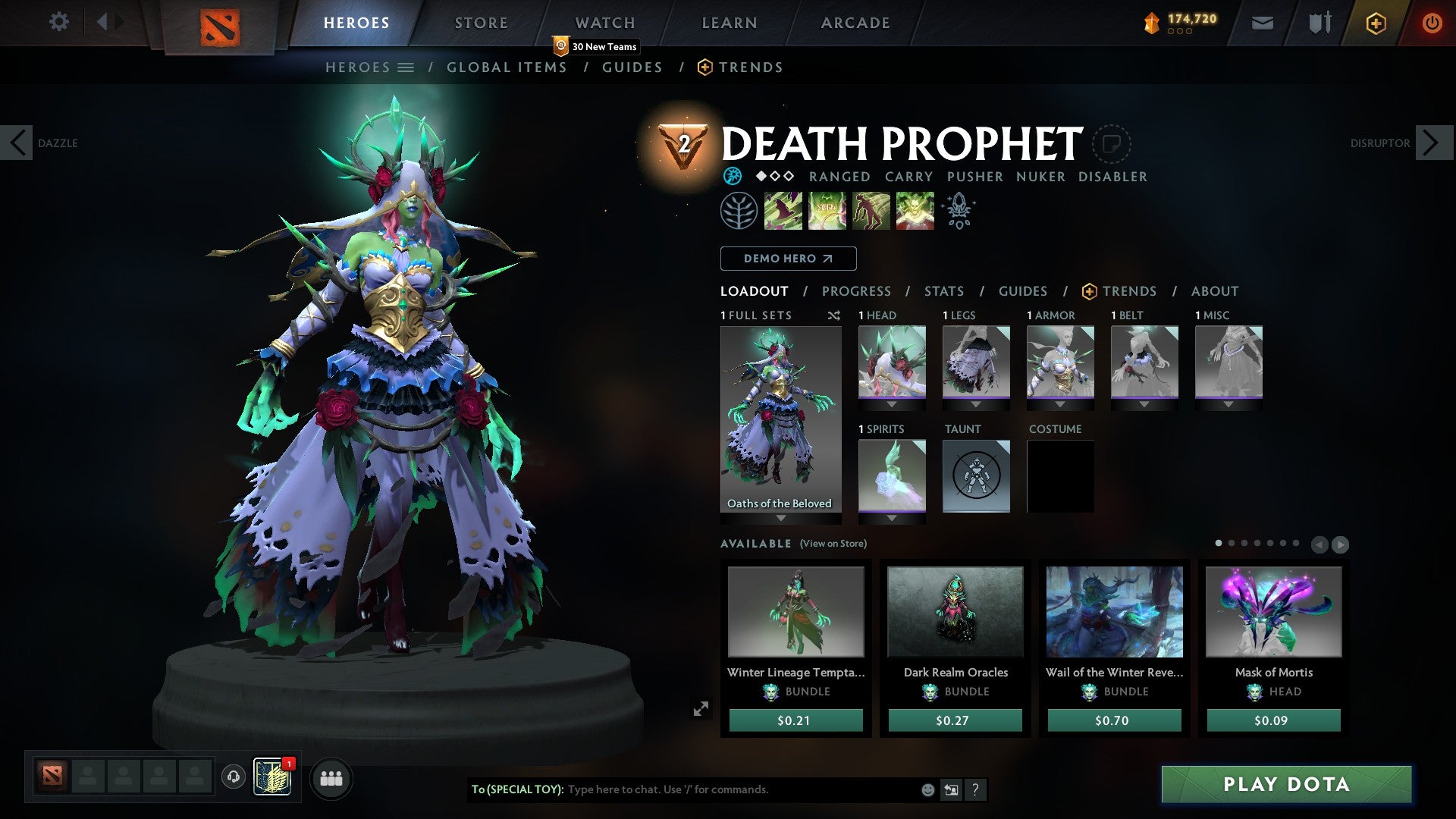Image resolution: width=1456 pixels, height=819 pixels.
Task: Open the settings gear icon
Action: point(58,22)
